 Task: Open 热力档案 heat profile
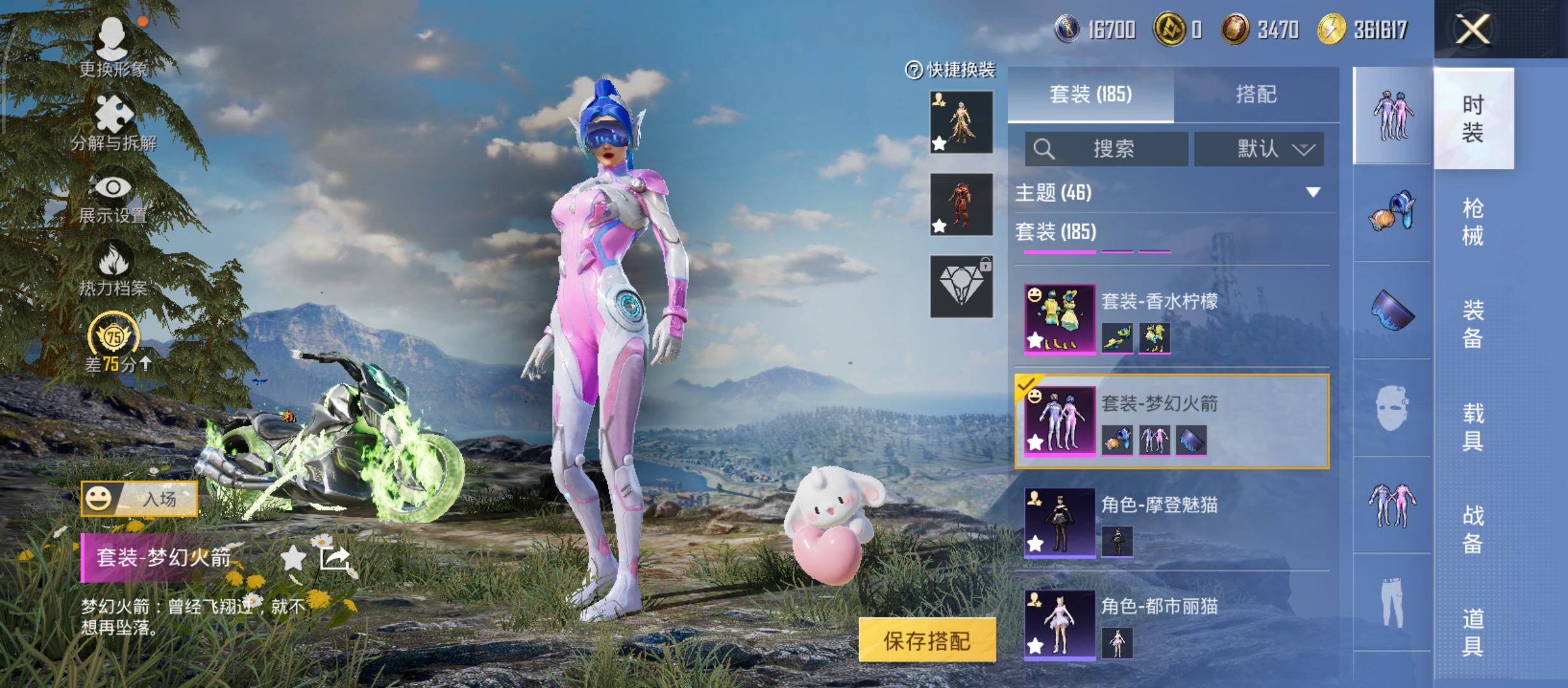point(113,270)
